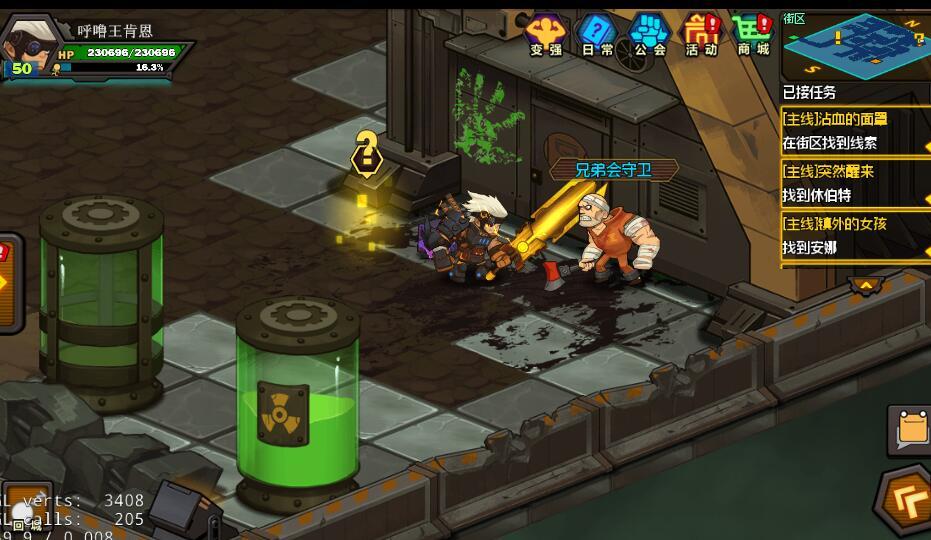Open the 日常 daily tasks icon
Viewport: 931px width, 540px height.
pyautogui.click(x=598, y=34)
